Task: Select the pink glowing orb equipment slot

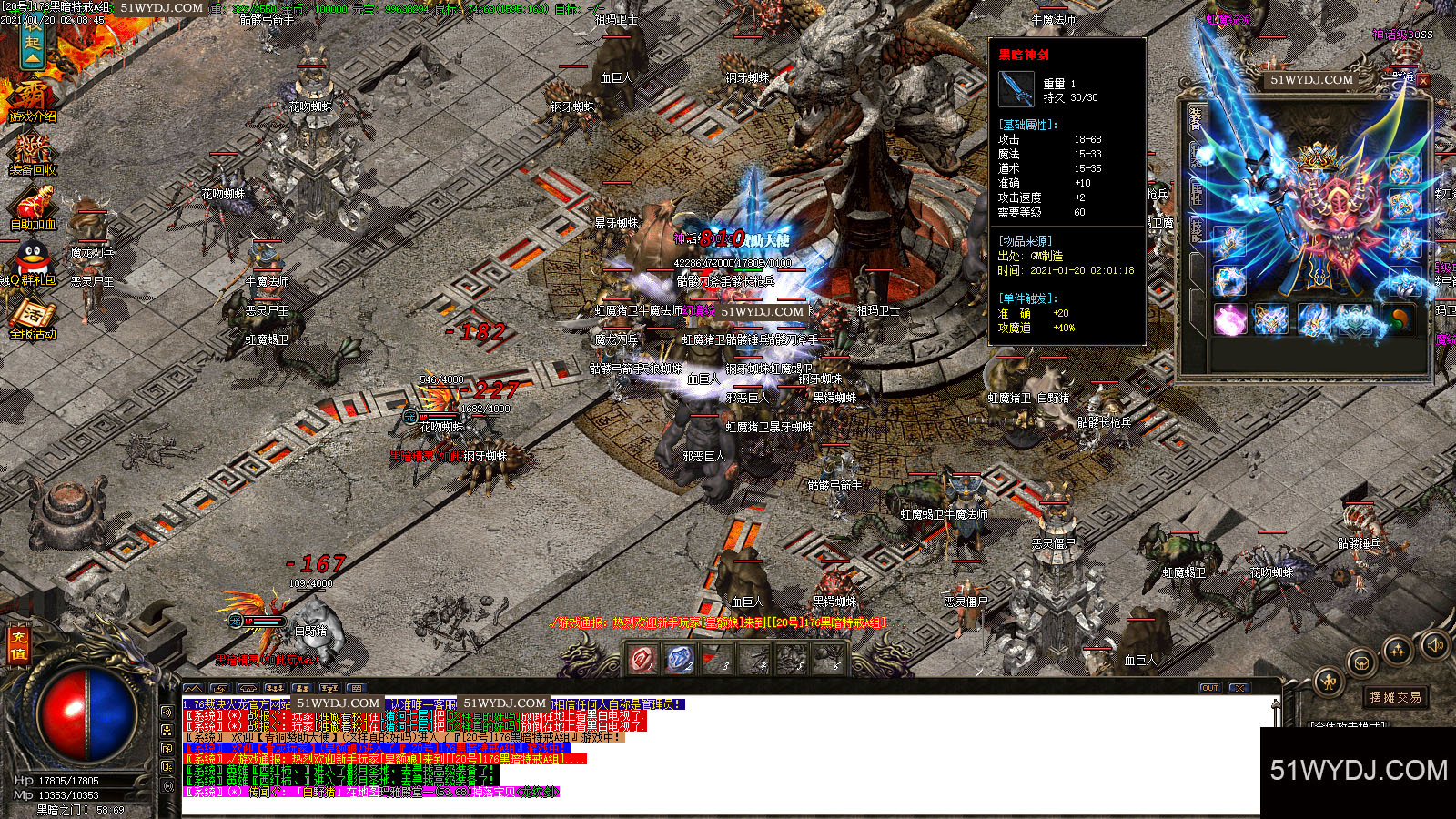Action: click(x=1229, y=319)
